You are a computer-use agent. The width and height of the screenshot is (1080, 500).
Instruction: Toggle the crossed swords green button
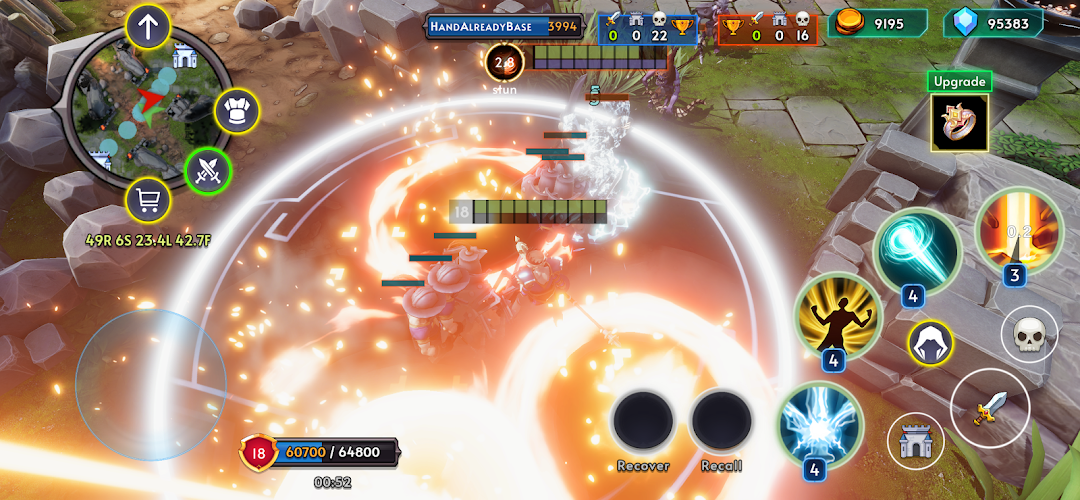click(208, 170)
